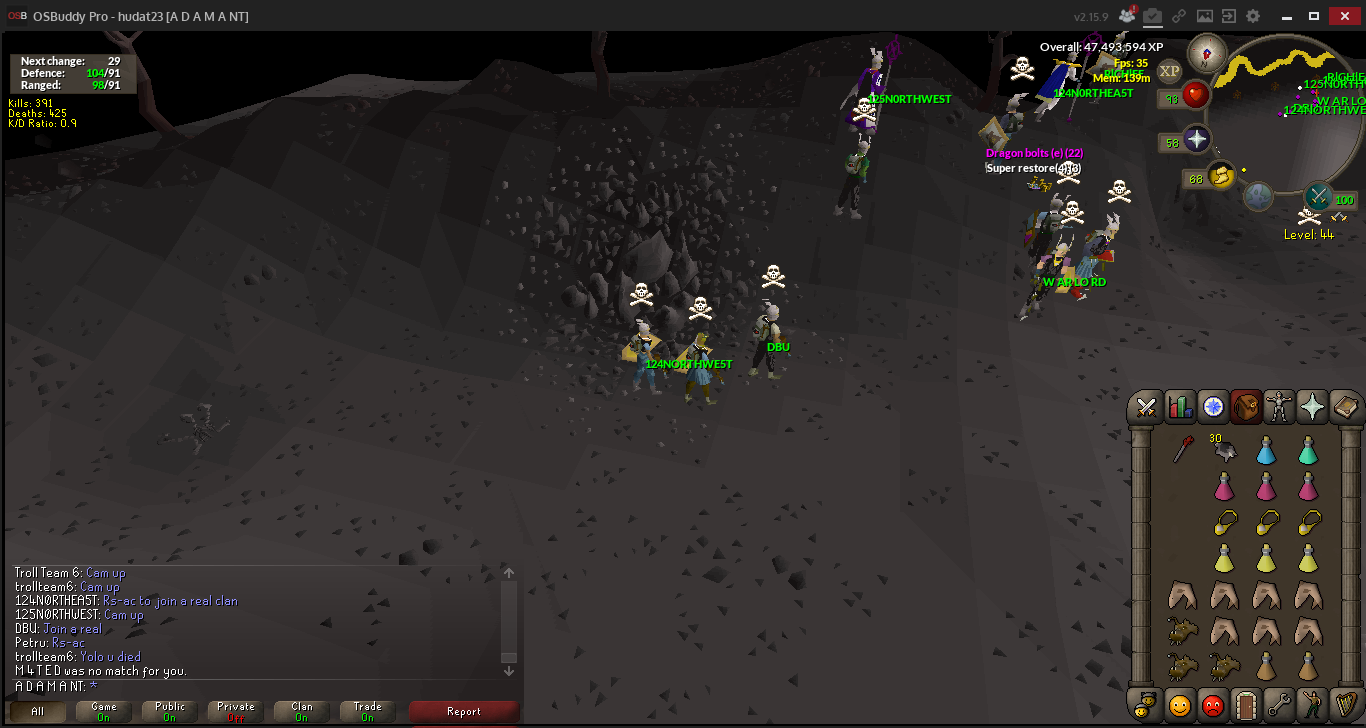Click the compass to face north
1366x728 pixels.
1205,52
